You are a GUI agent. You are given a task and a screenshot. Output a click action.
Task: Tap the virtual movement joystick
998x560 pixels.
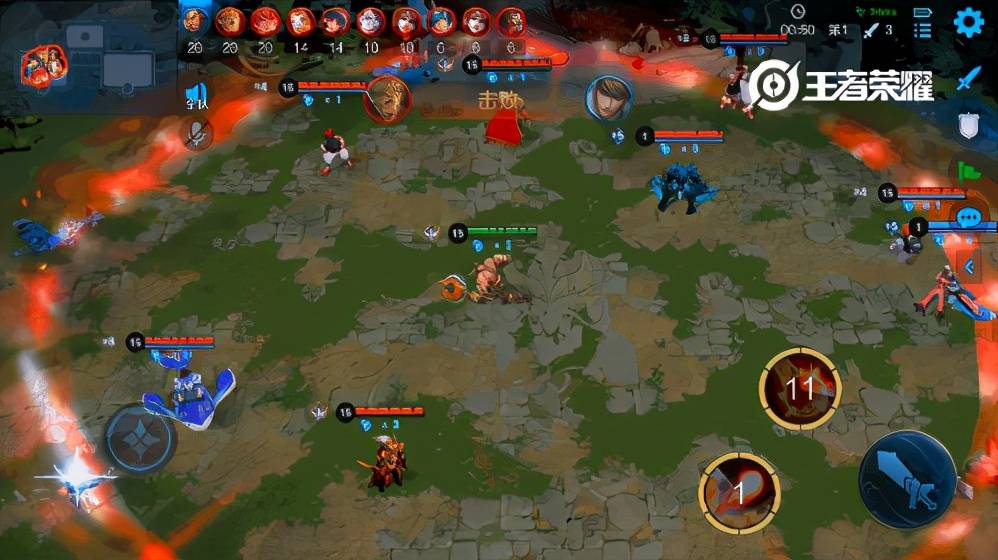(x=141, y=438)
